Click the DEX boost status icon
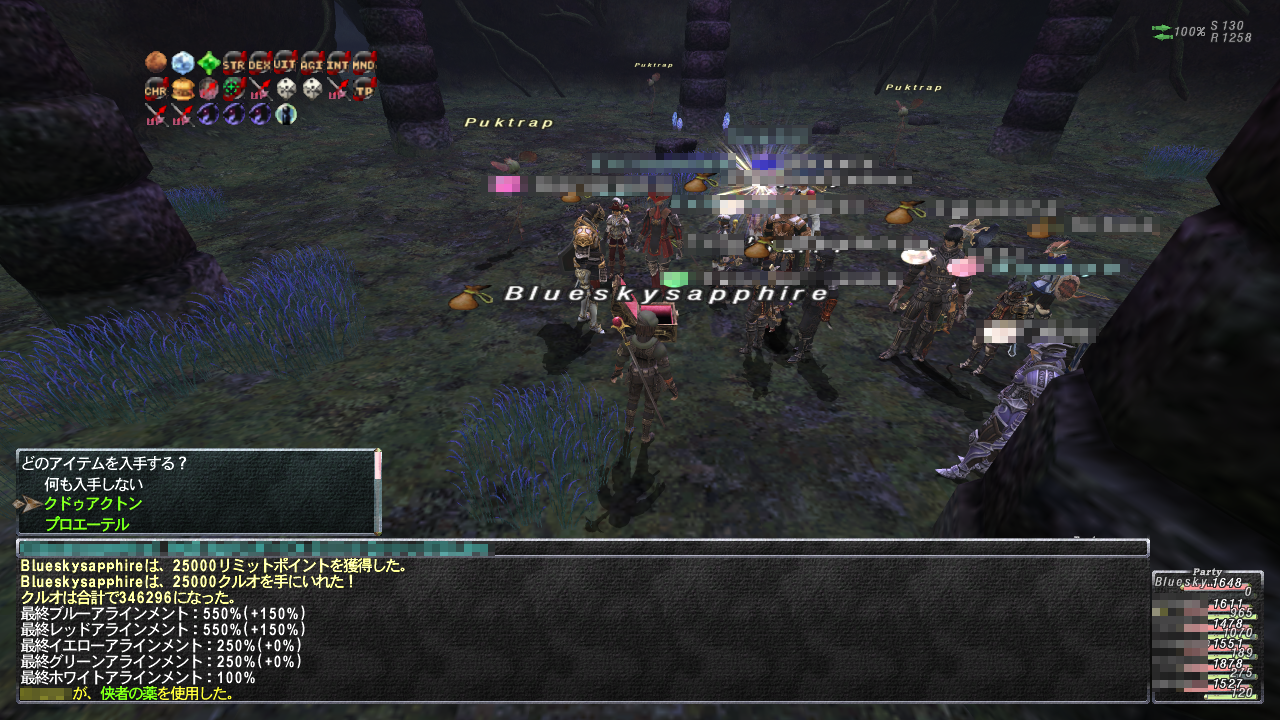The height and width of the screenshot is (720, 1280). tap(260, 63)
